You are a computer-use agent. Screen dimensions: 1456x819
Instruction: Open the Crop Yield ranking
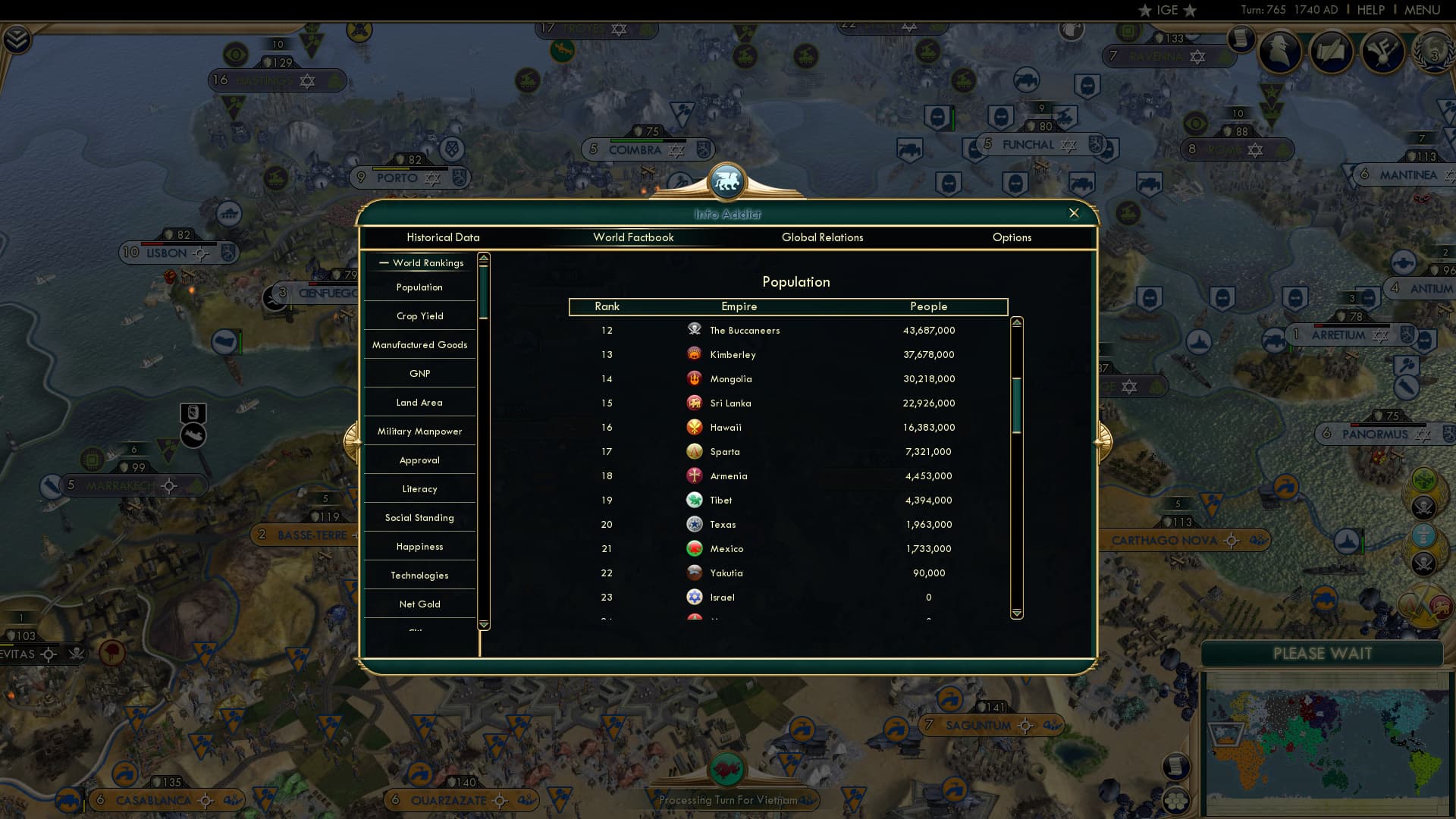coord(419,315)
